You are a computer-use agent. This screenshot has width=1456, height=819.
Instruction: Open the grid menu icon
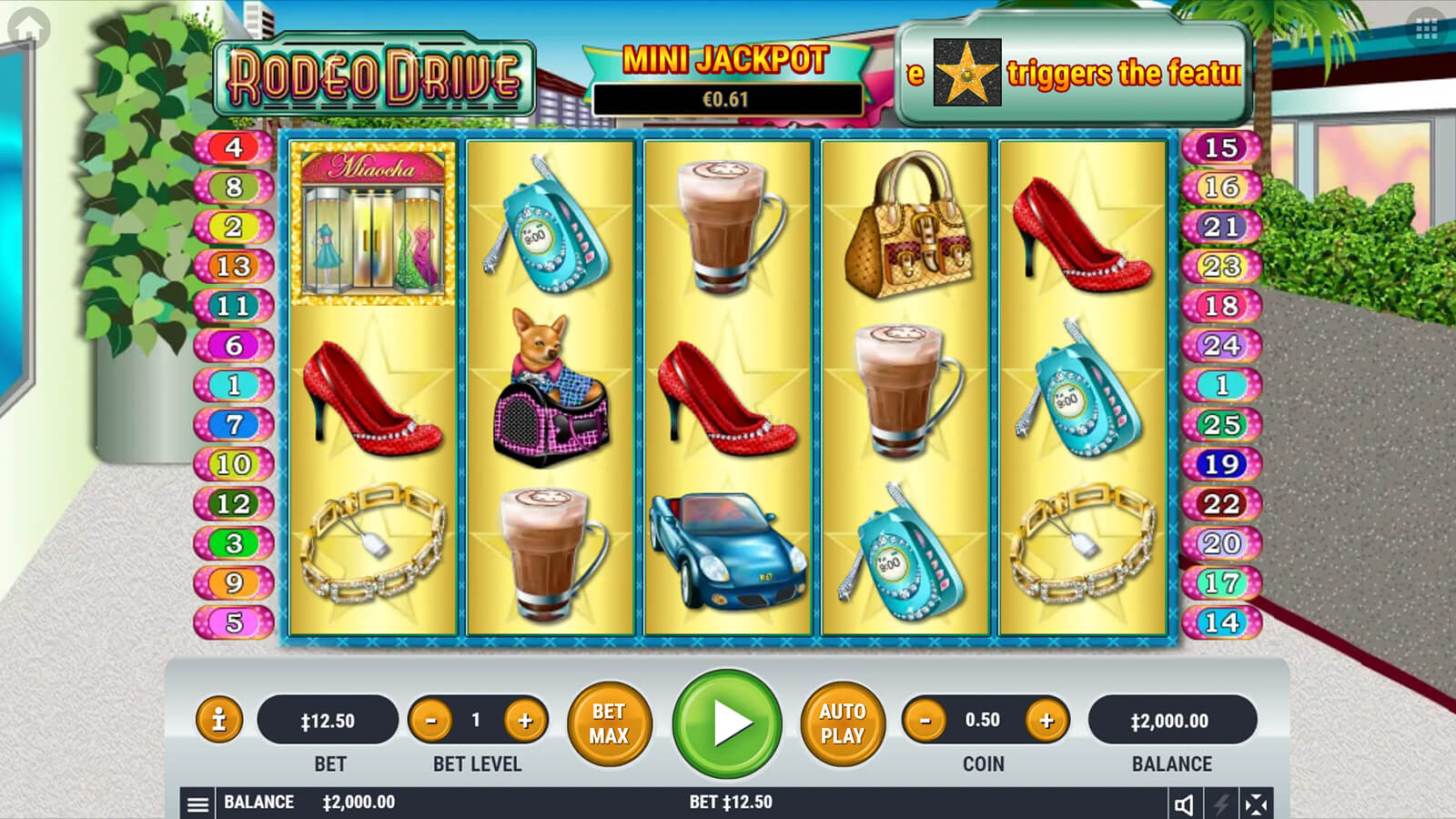1426,29
